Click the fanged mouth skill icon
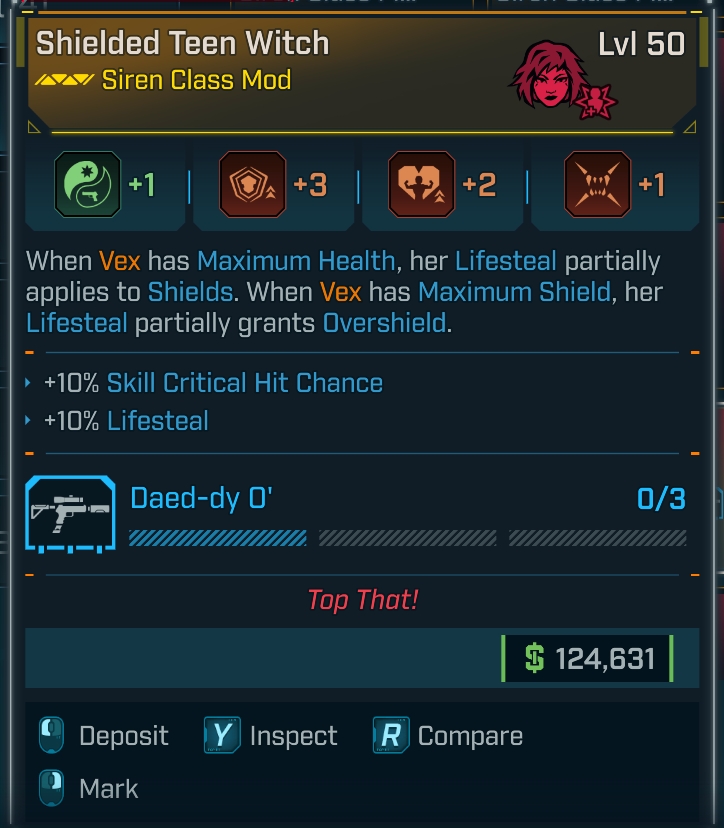The image size is (724, 828). pos(597,184)
